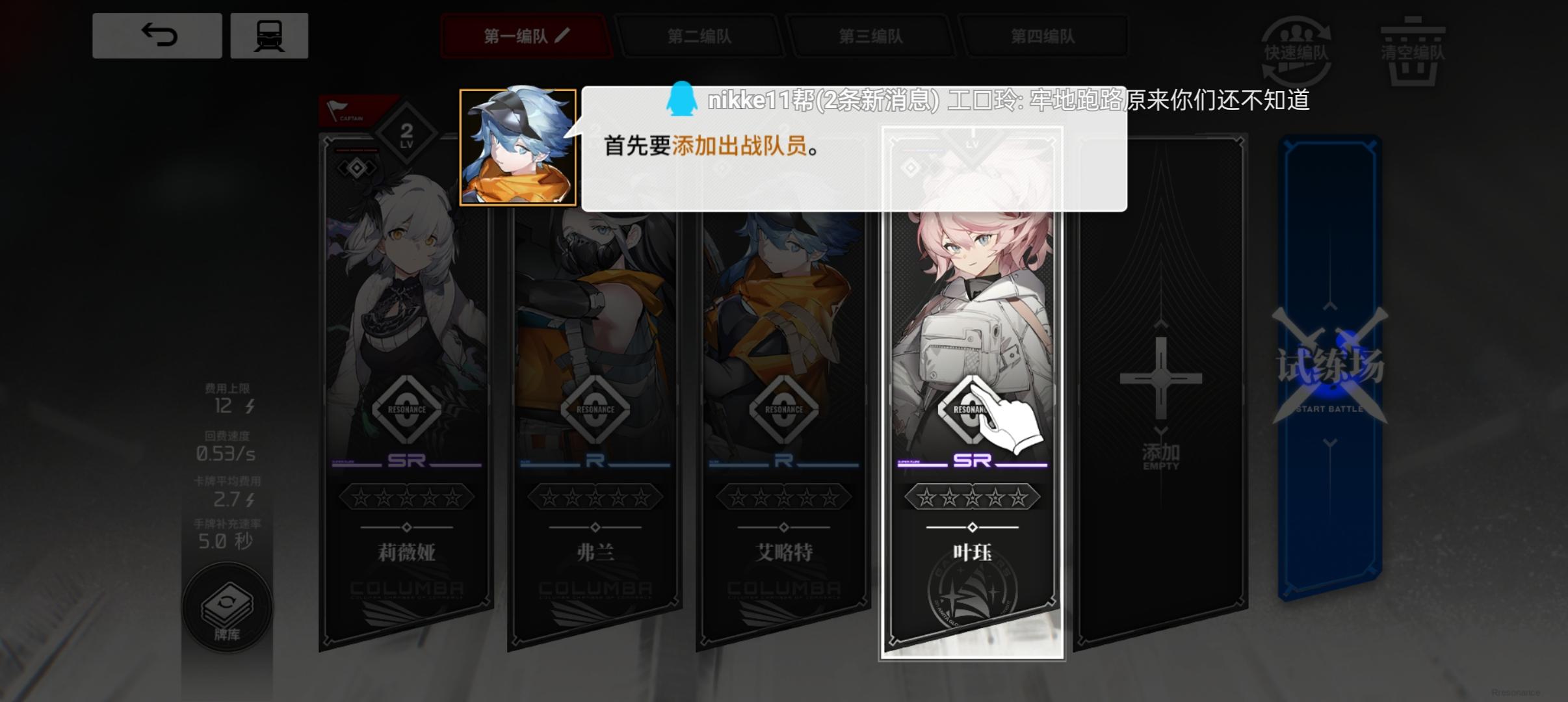The width and height of the screenshot is (1568, 702).
Task: Click the back arrow icon
Action: point(156,36)
